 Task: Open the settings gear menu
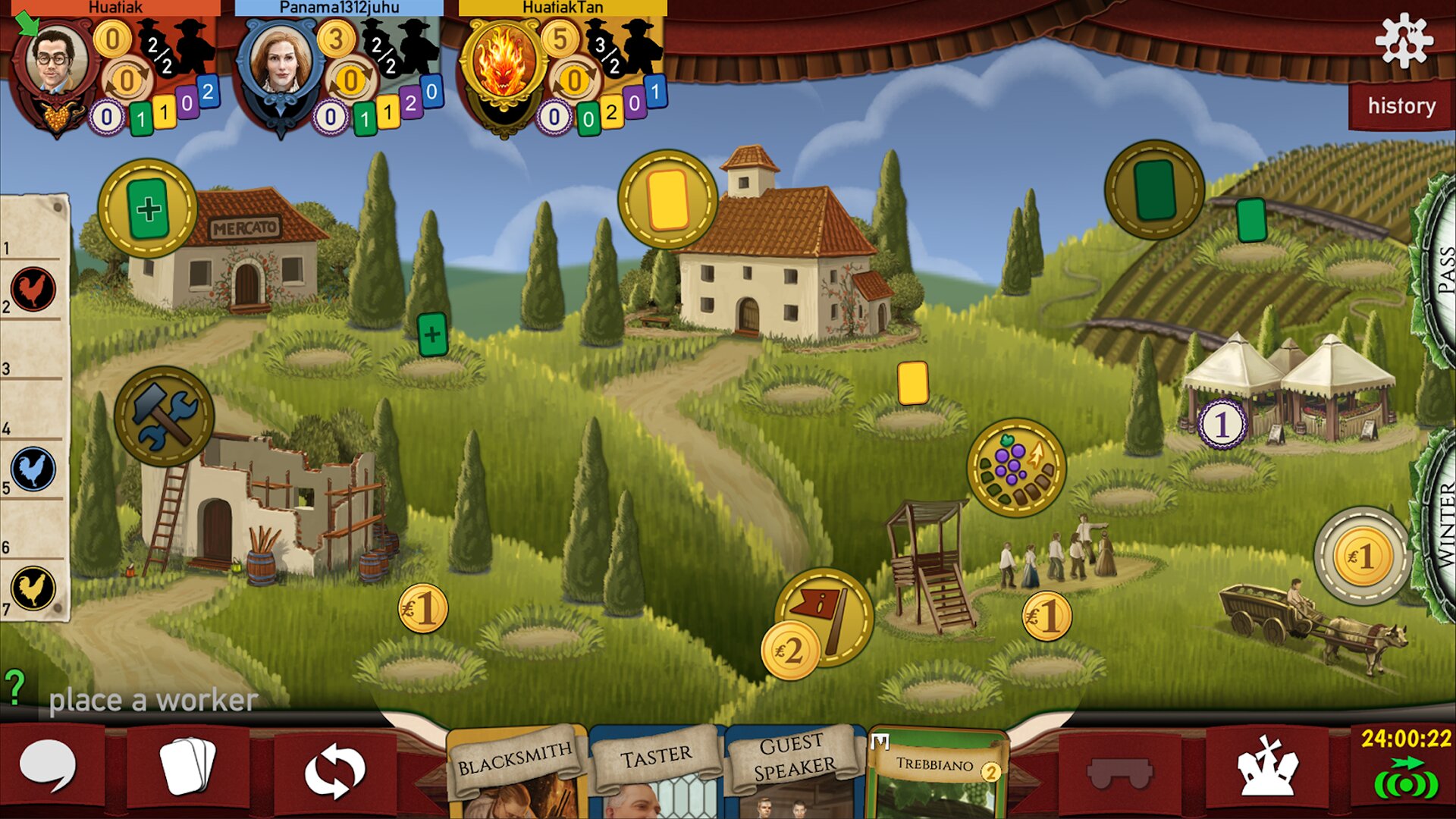tap(1404, 41)
